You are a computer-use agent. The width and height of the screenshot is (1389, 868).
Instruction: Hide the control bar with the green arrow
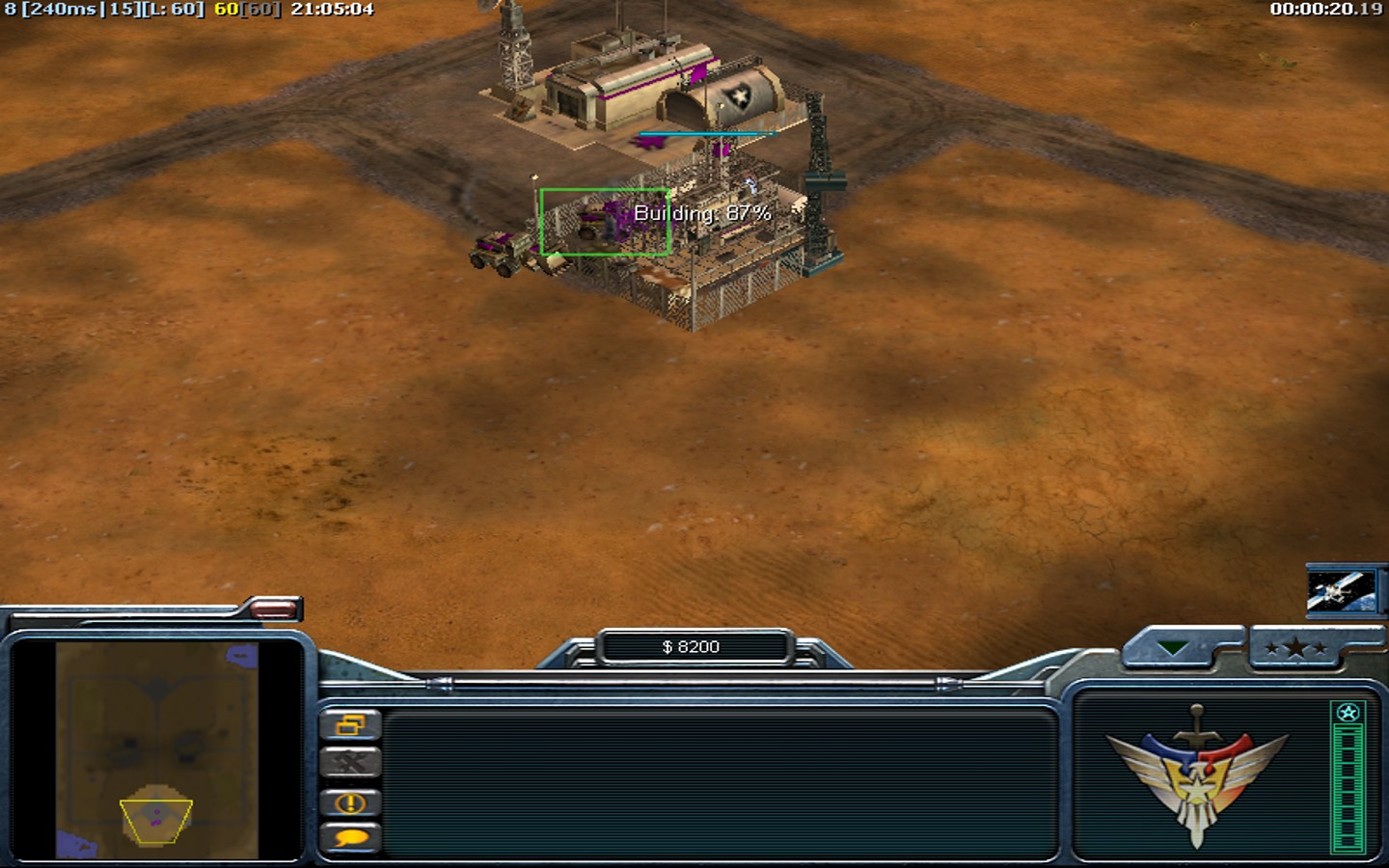tap(1173, 649)
